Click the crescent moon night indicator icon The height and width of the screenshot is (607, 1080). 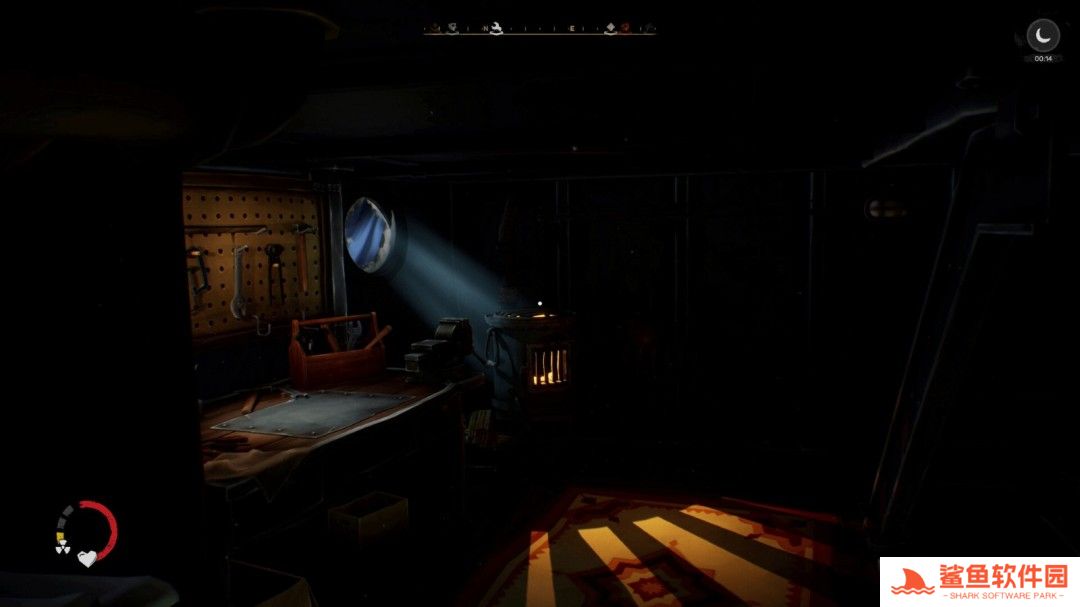tap(1043, 36)
